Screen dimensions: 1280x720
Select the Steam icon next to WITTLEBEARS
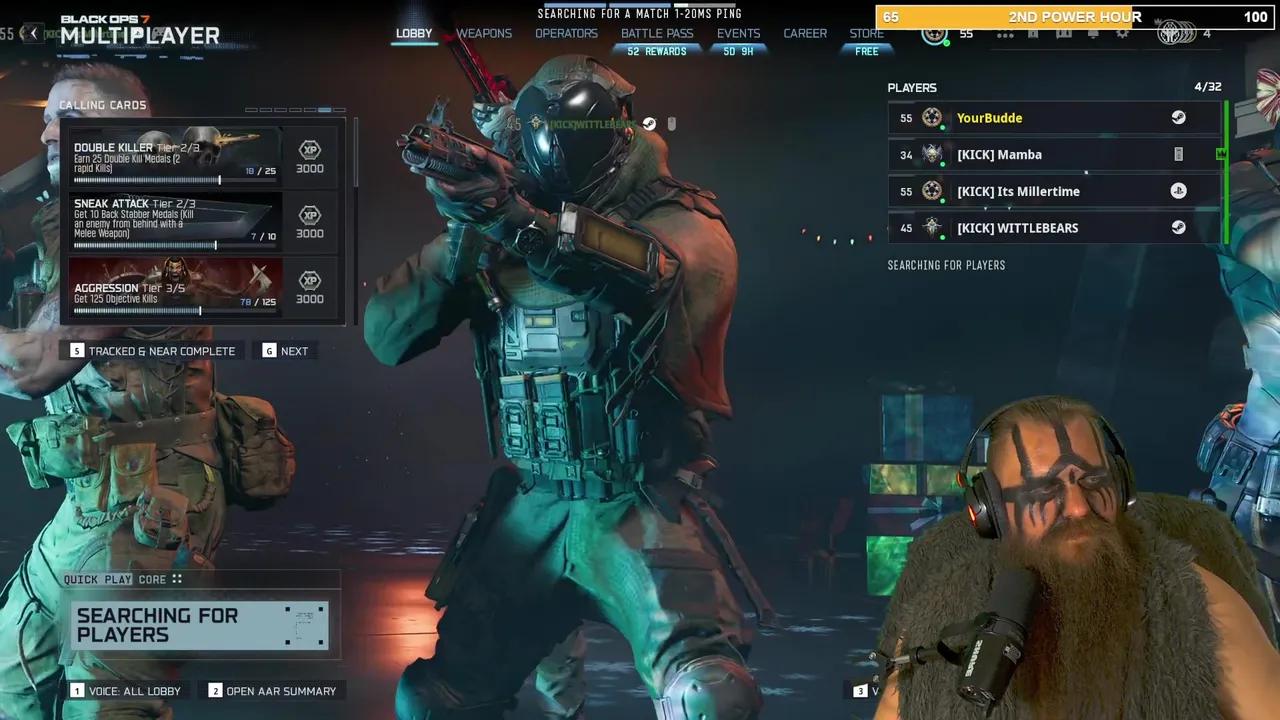(x=1178, y=227)
